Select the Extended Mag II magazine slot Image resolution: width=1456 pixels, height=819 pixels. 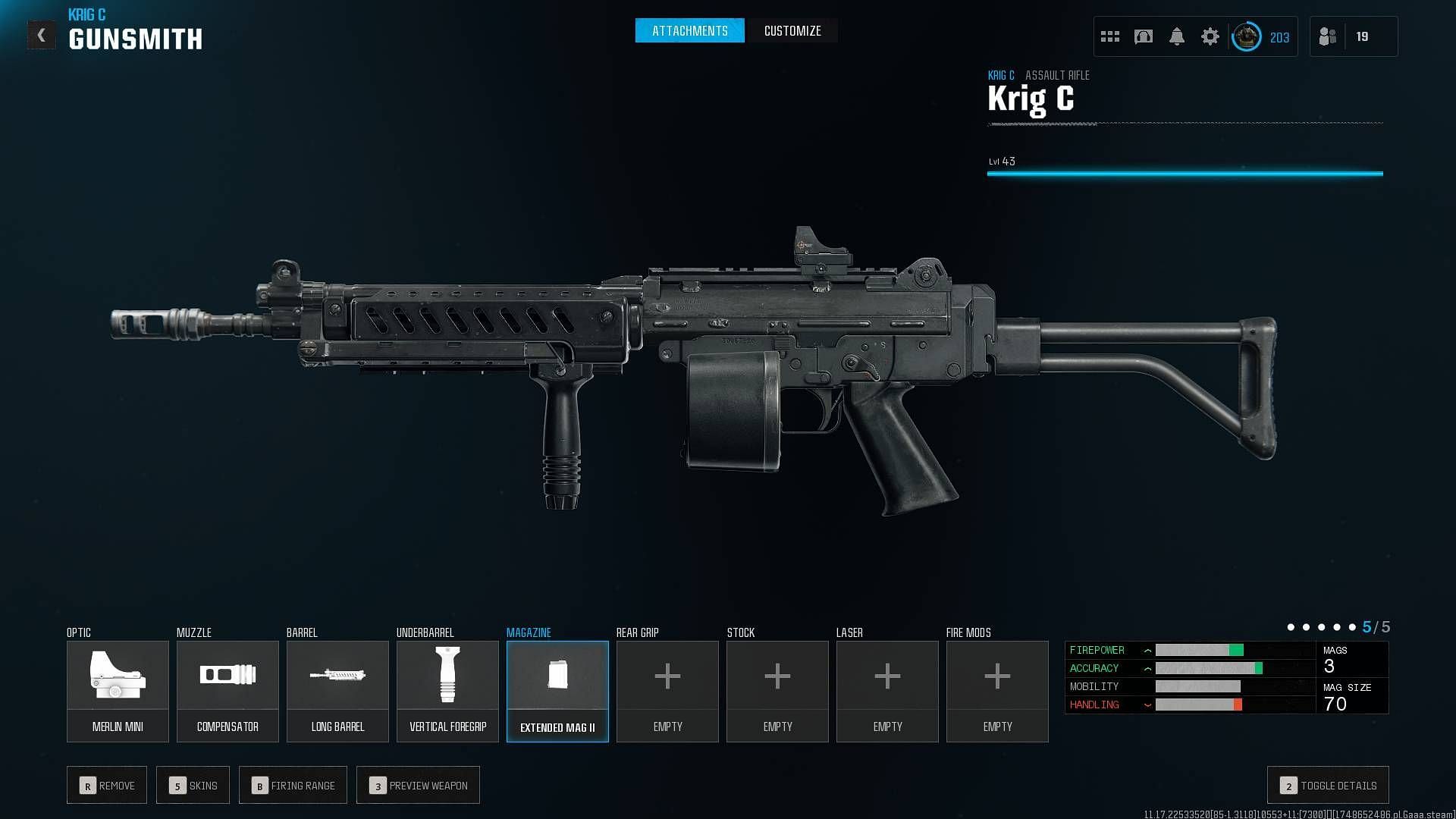click(x=557, y=691)
